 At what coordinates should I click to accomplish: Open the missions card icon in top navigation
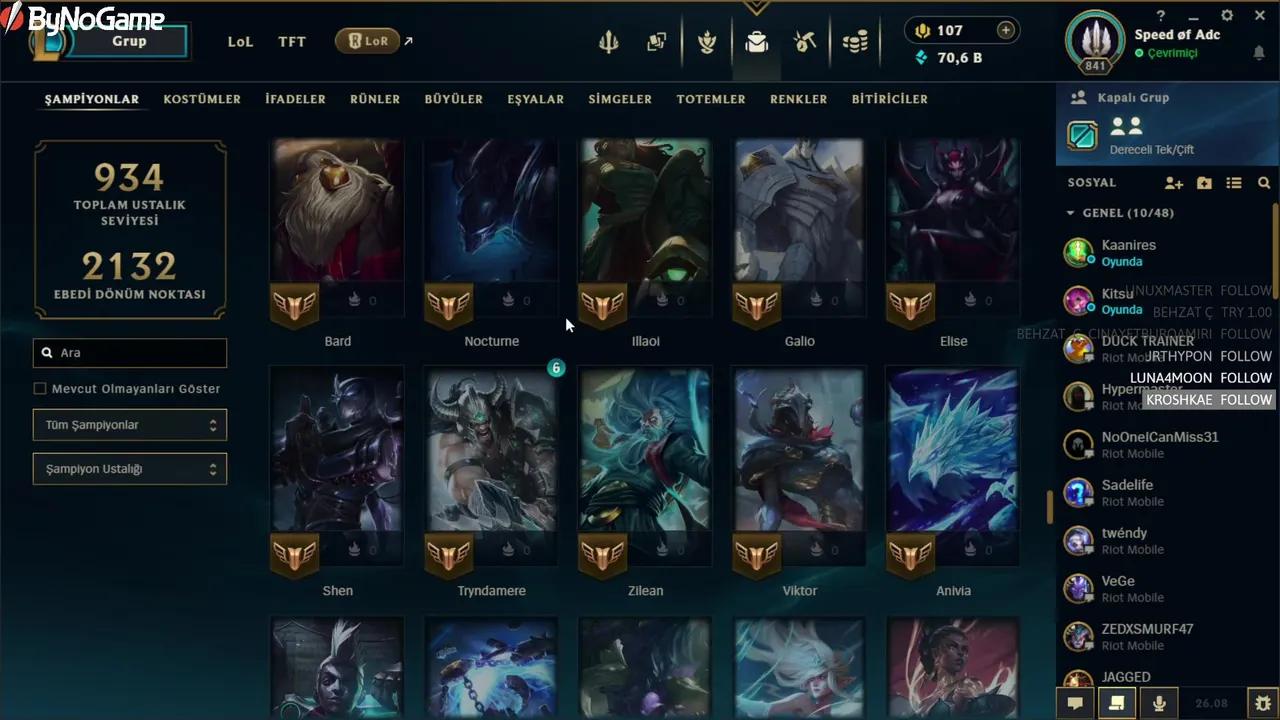(x=656, y=42)
